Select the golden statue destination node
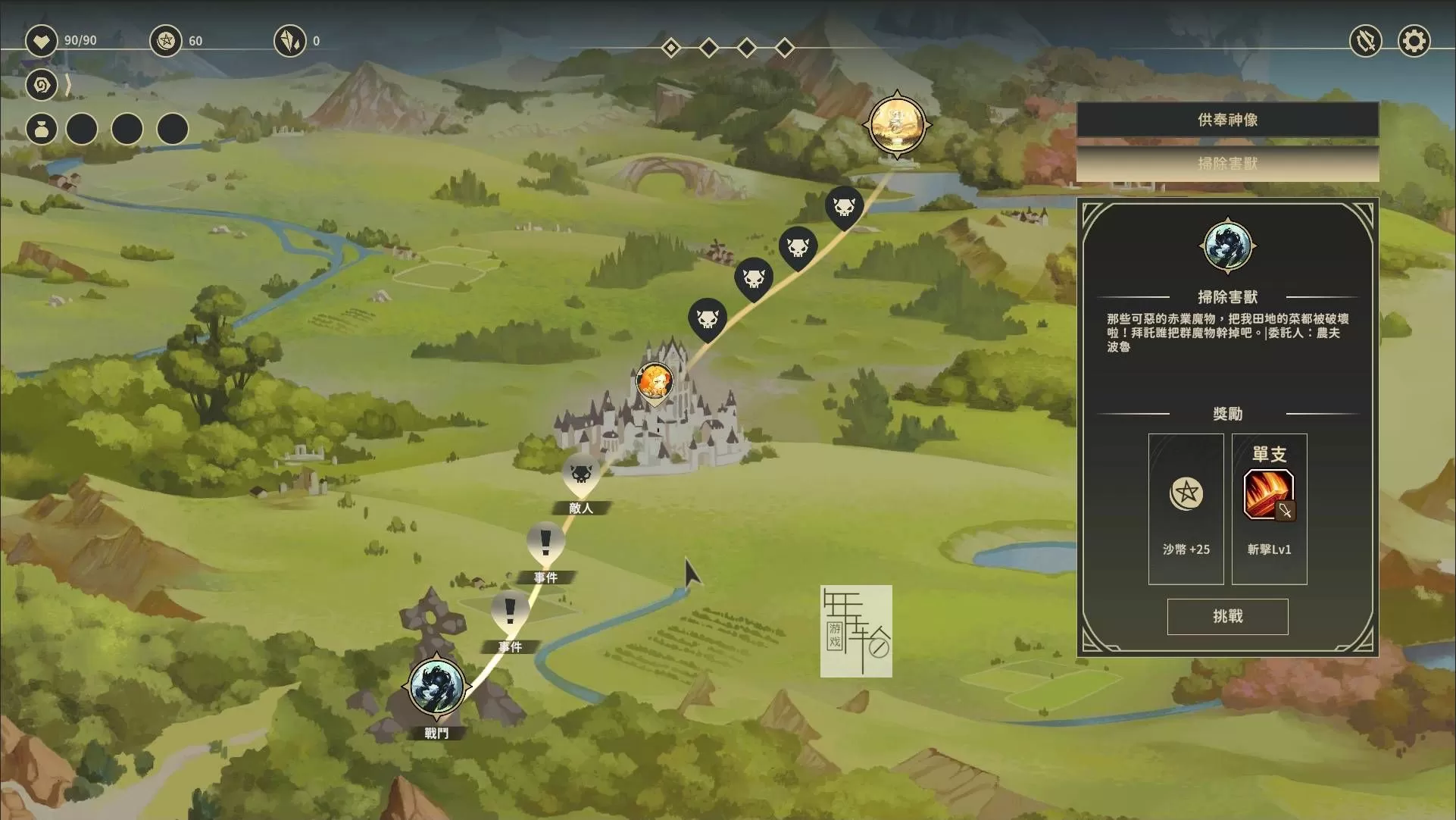The width and height of the screenshot is (1456, 820). coord(897,124)
